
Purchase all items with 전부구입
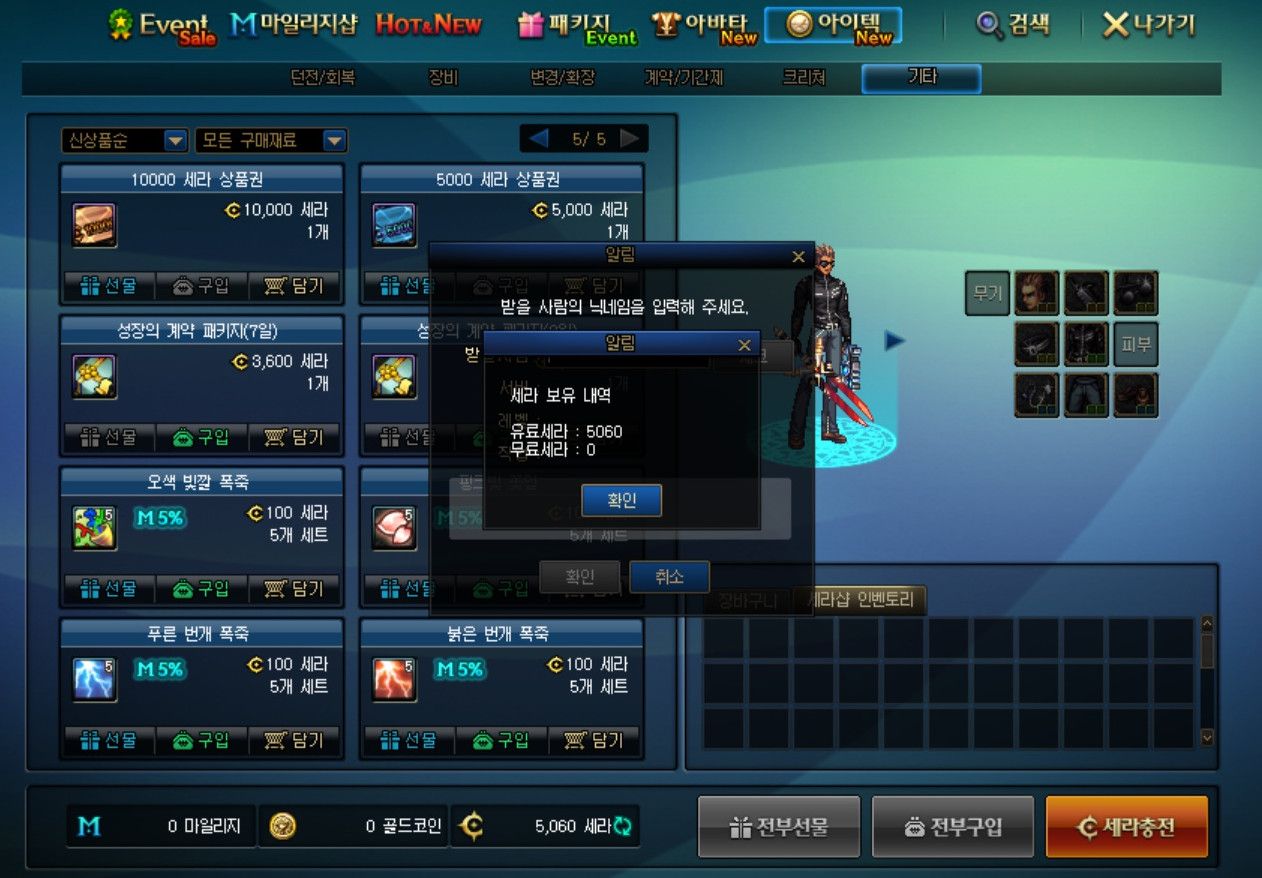click(952, 827)
